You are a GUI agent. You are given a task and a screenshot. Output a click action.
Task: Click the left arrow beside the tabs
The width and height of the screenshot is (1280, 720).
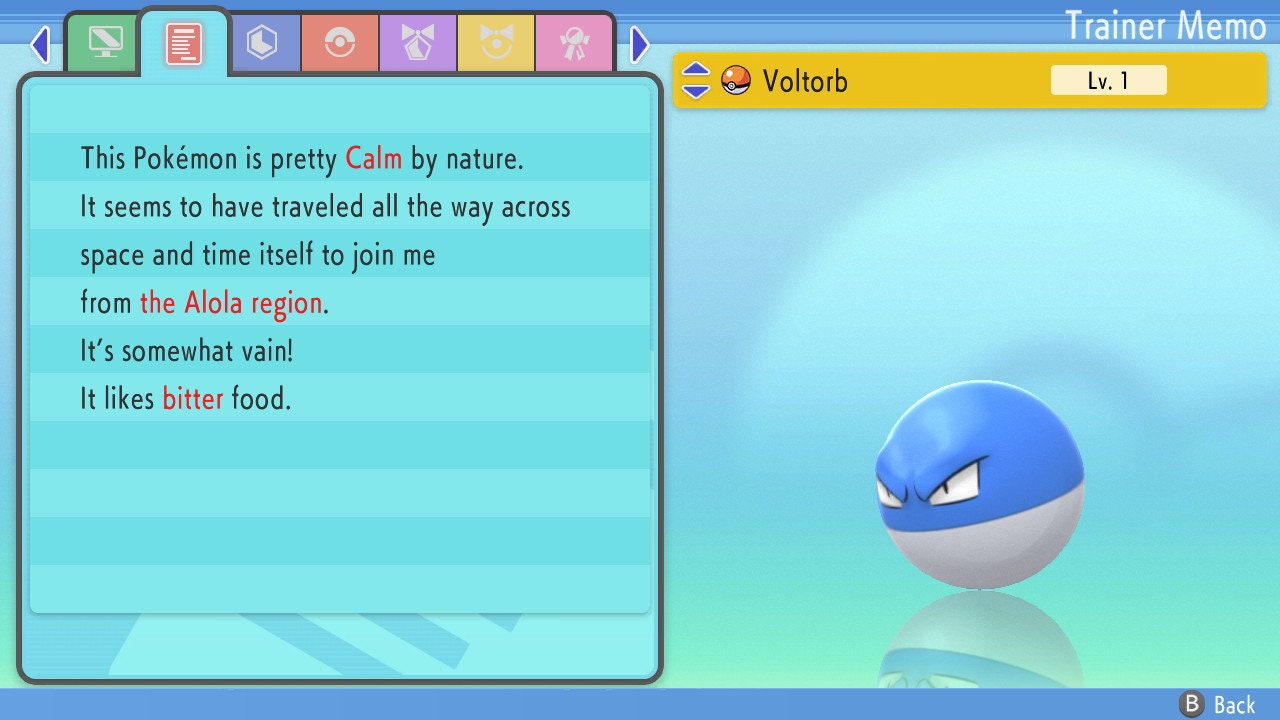point(40,44)
